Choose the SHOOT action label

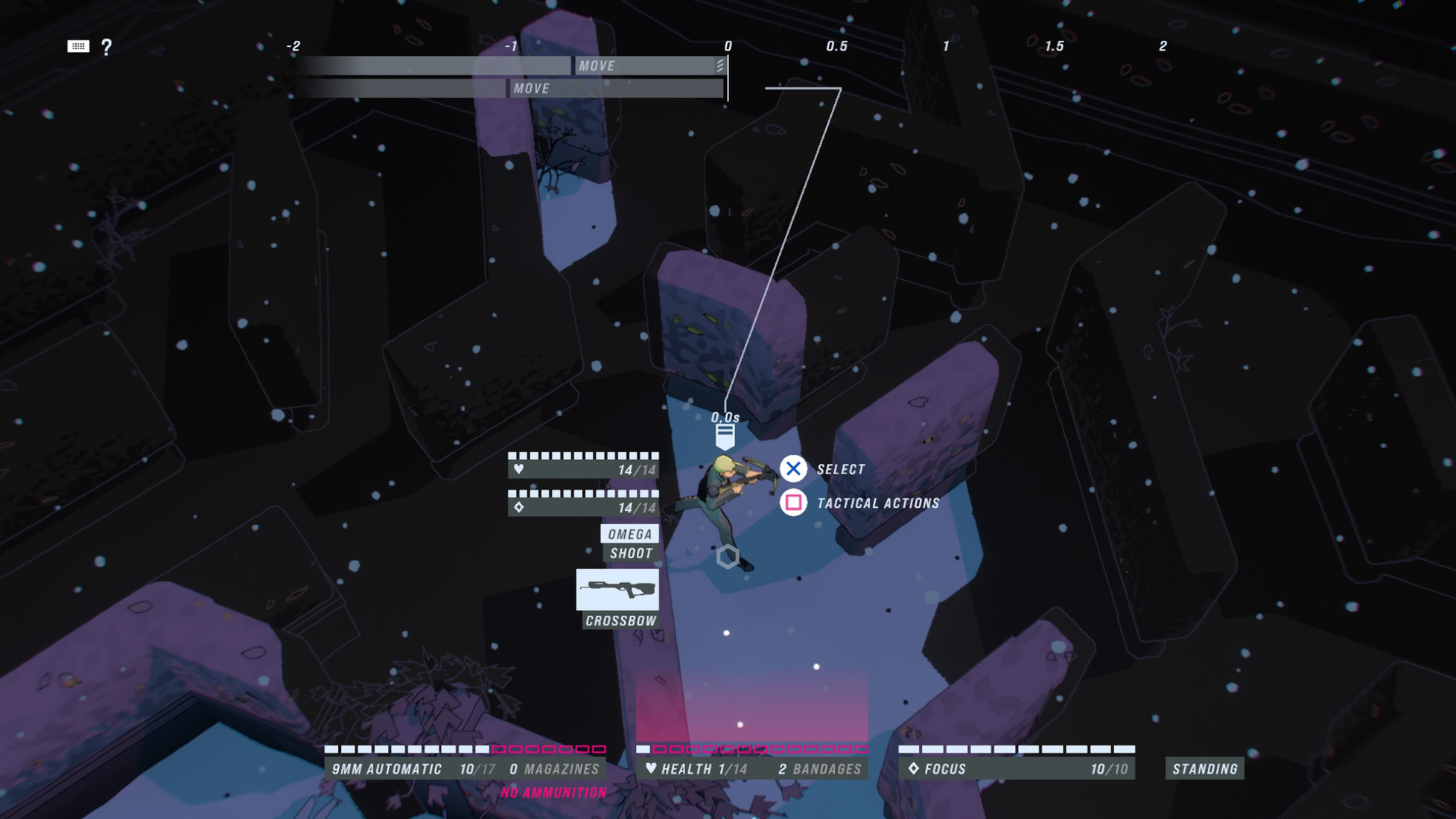pos(631,553)
